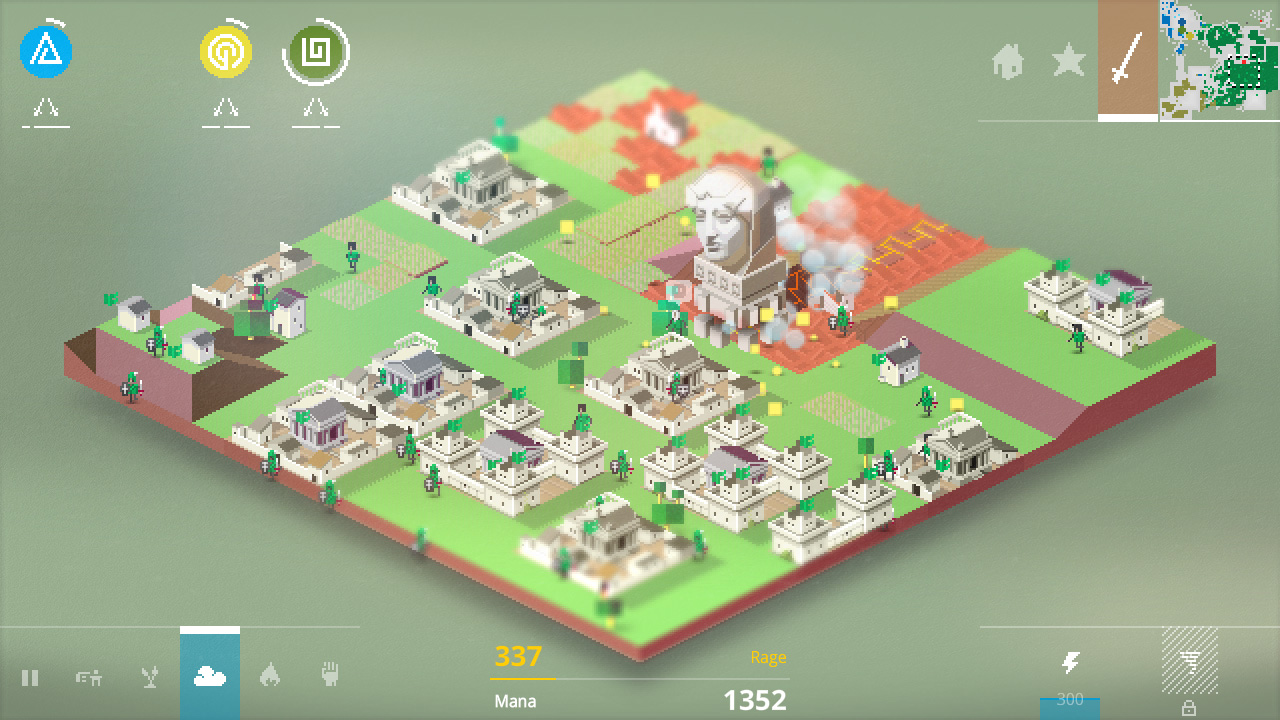Select the blue totem power icon

tap(45, 52)
